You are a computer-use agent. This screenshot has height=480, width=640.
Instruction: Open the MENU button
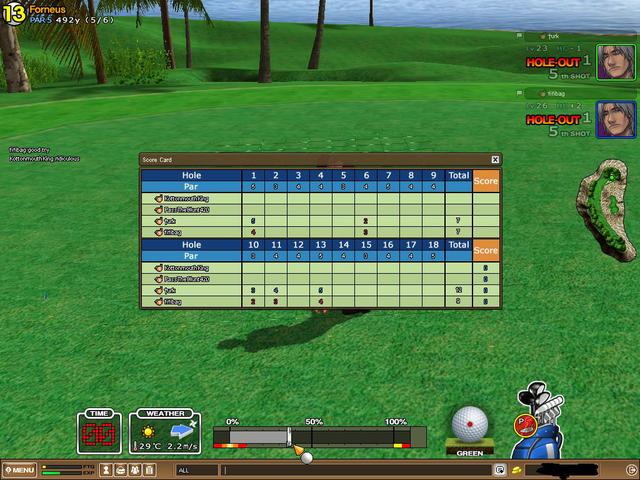click(x=19, y=470)
